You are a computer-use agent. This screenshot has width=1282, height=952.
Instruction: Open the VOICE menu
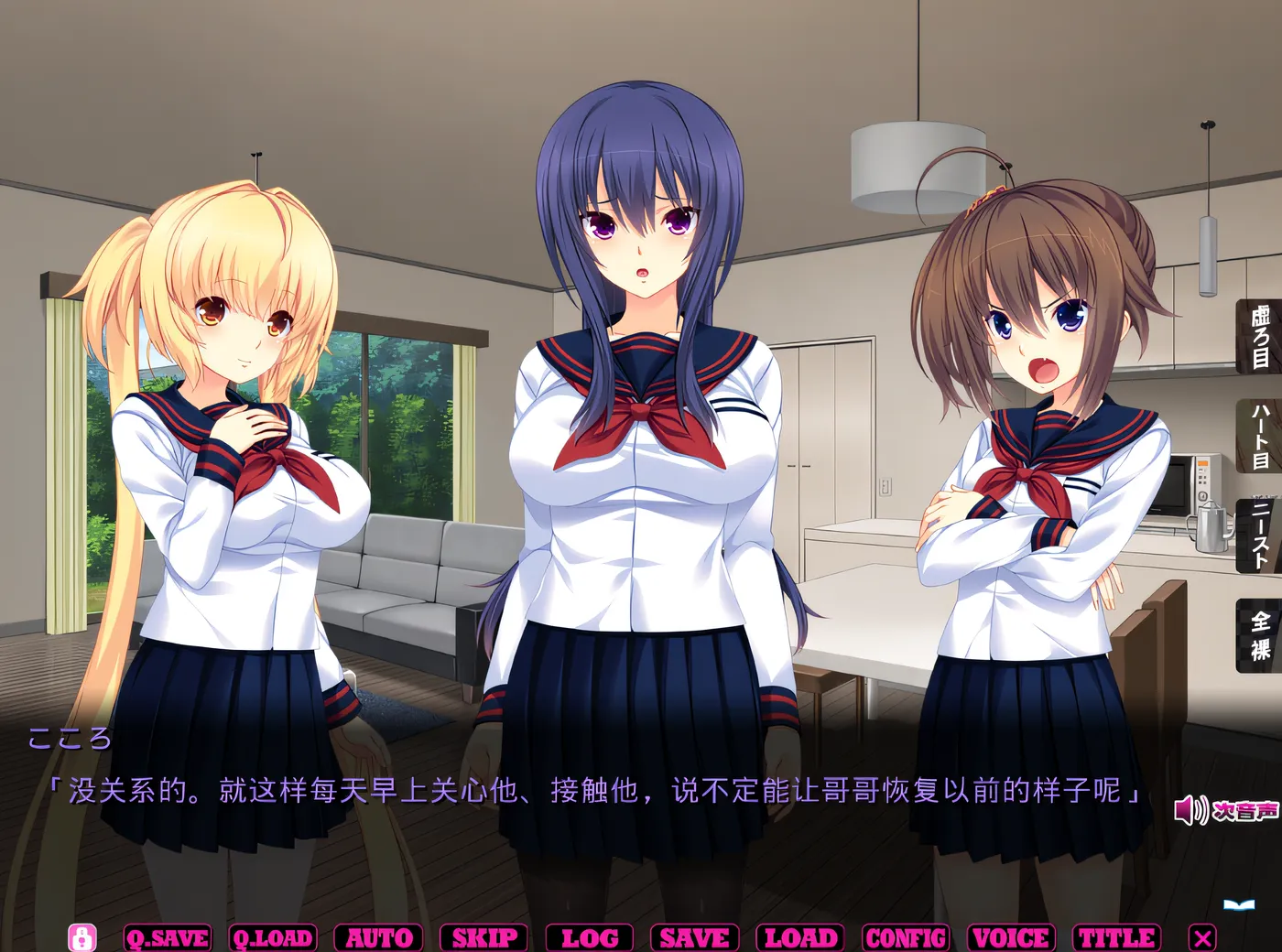pos(1010,936)
